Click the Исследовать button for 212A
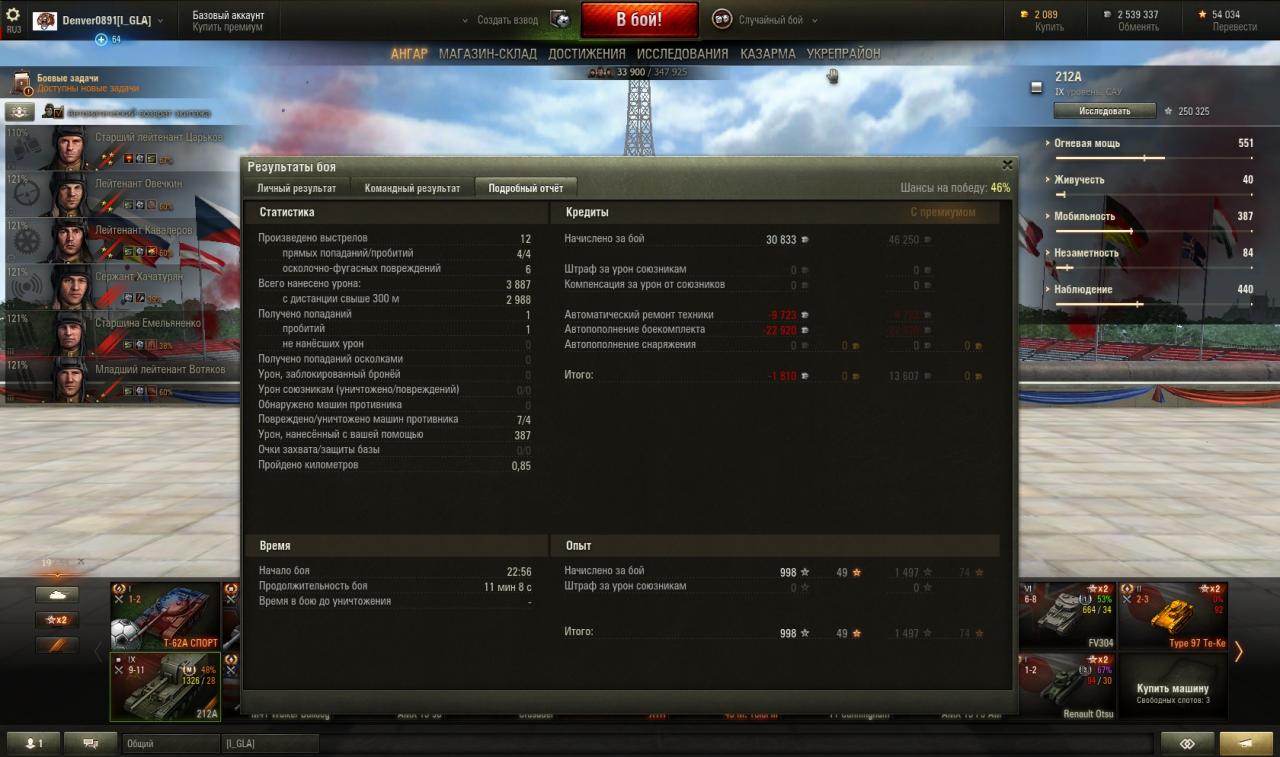 [x=1104, y=111]
